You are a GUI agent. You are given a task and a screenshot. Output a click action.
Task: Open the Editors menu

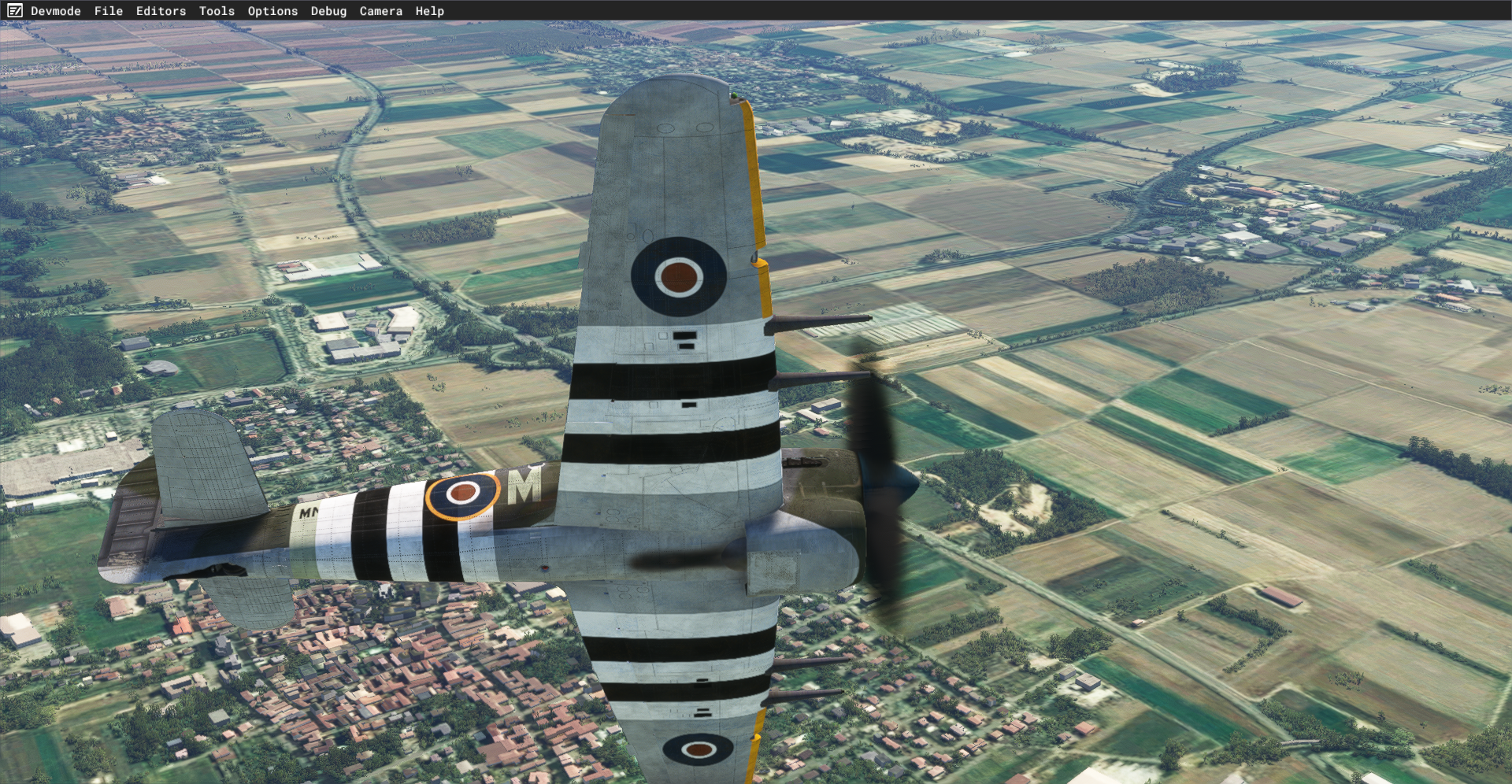point(161,11)
